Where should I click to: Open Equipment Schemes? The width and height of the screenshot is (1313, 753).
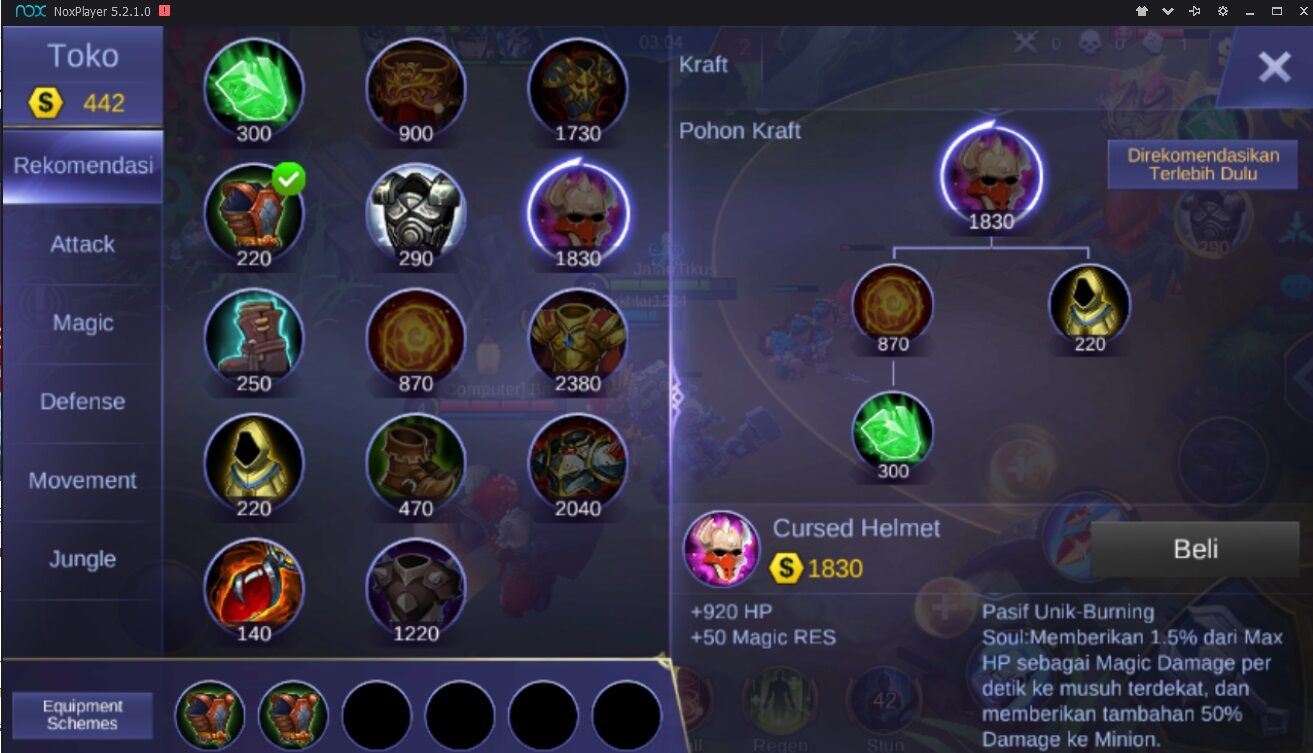82,714
